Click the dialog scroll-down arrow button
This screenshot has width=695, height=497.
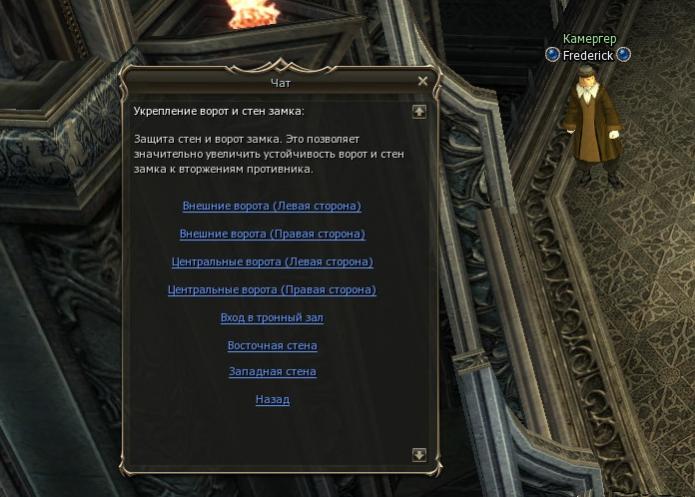(x=419, y=454)
